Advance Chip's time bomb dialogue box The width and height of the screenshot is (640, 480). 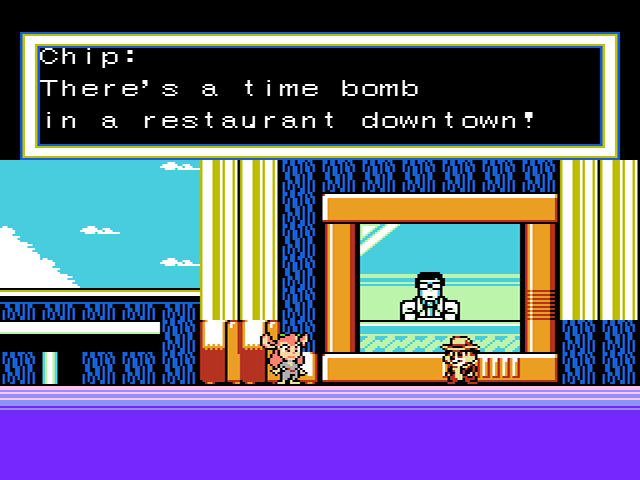[320, 95]
